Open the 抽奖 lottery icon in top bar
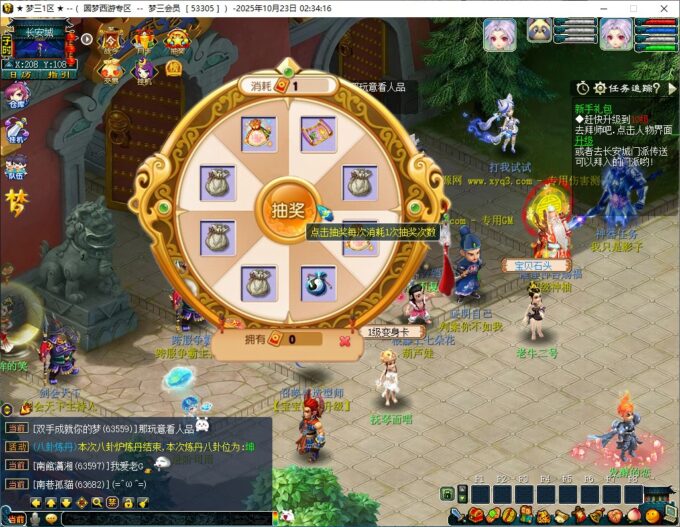 point(176,42)
